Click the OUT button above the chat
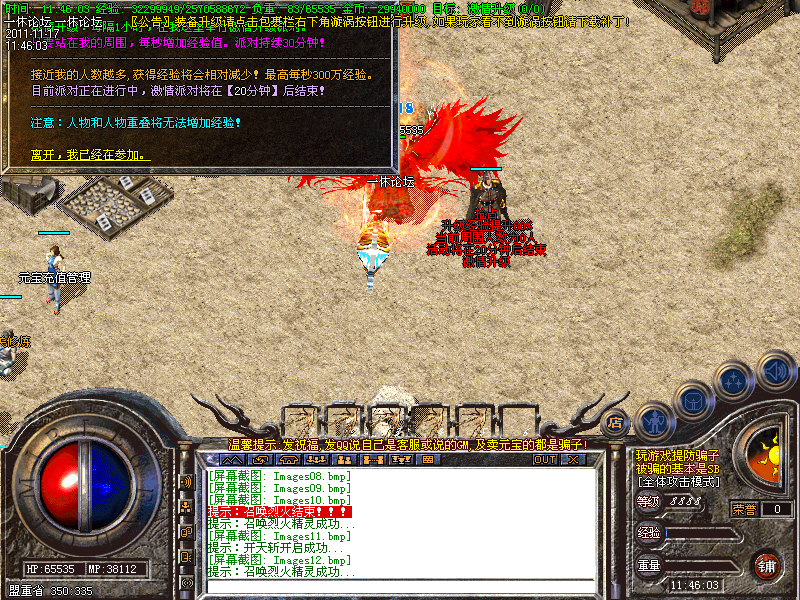This screenshot has width=800, height=600. pos(544,460)
